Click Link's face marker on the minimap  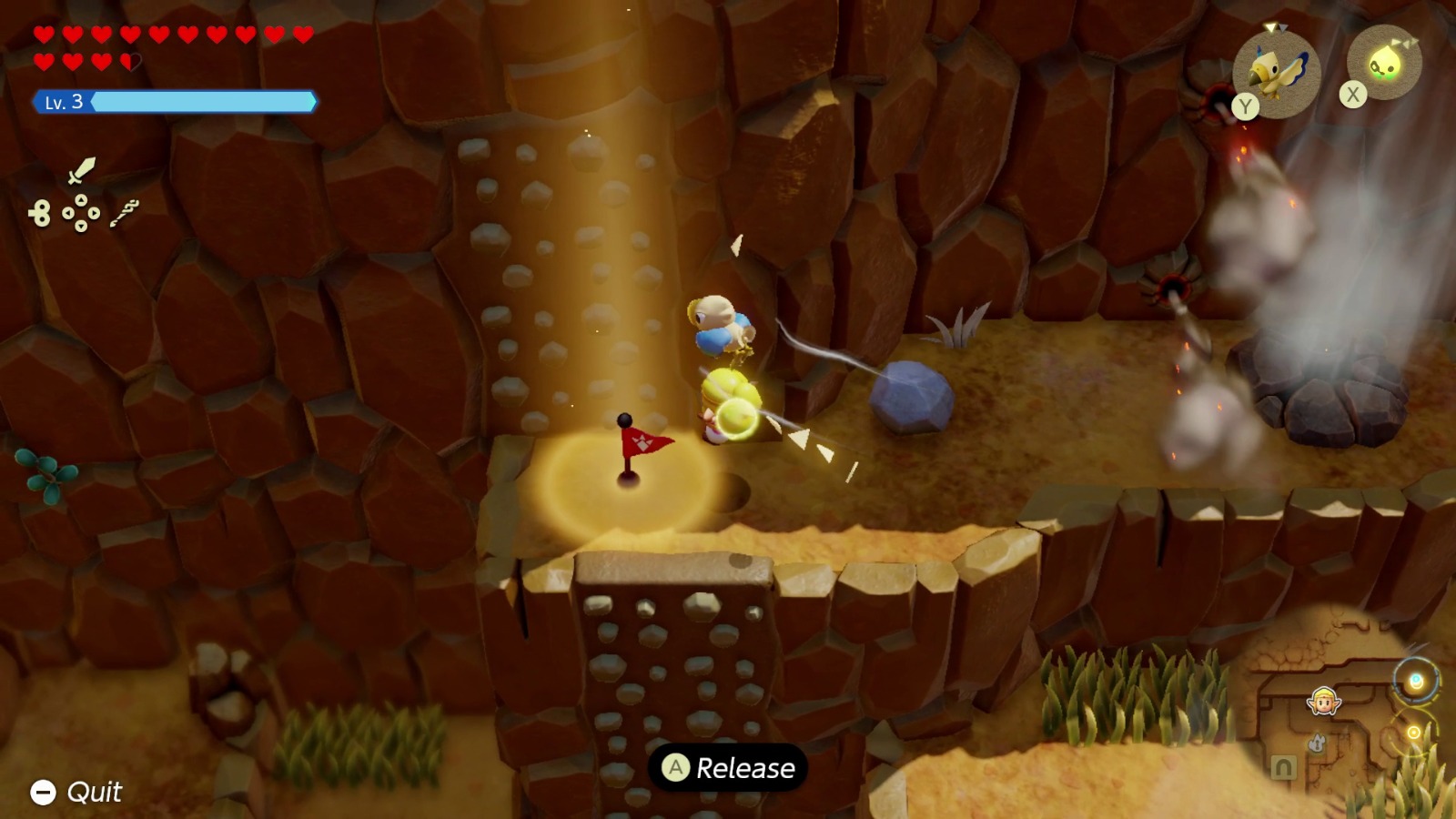[1324, 703]
